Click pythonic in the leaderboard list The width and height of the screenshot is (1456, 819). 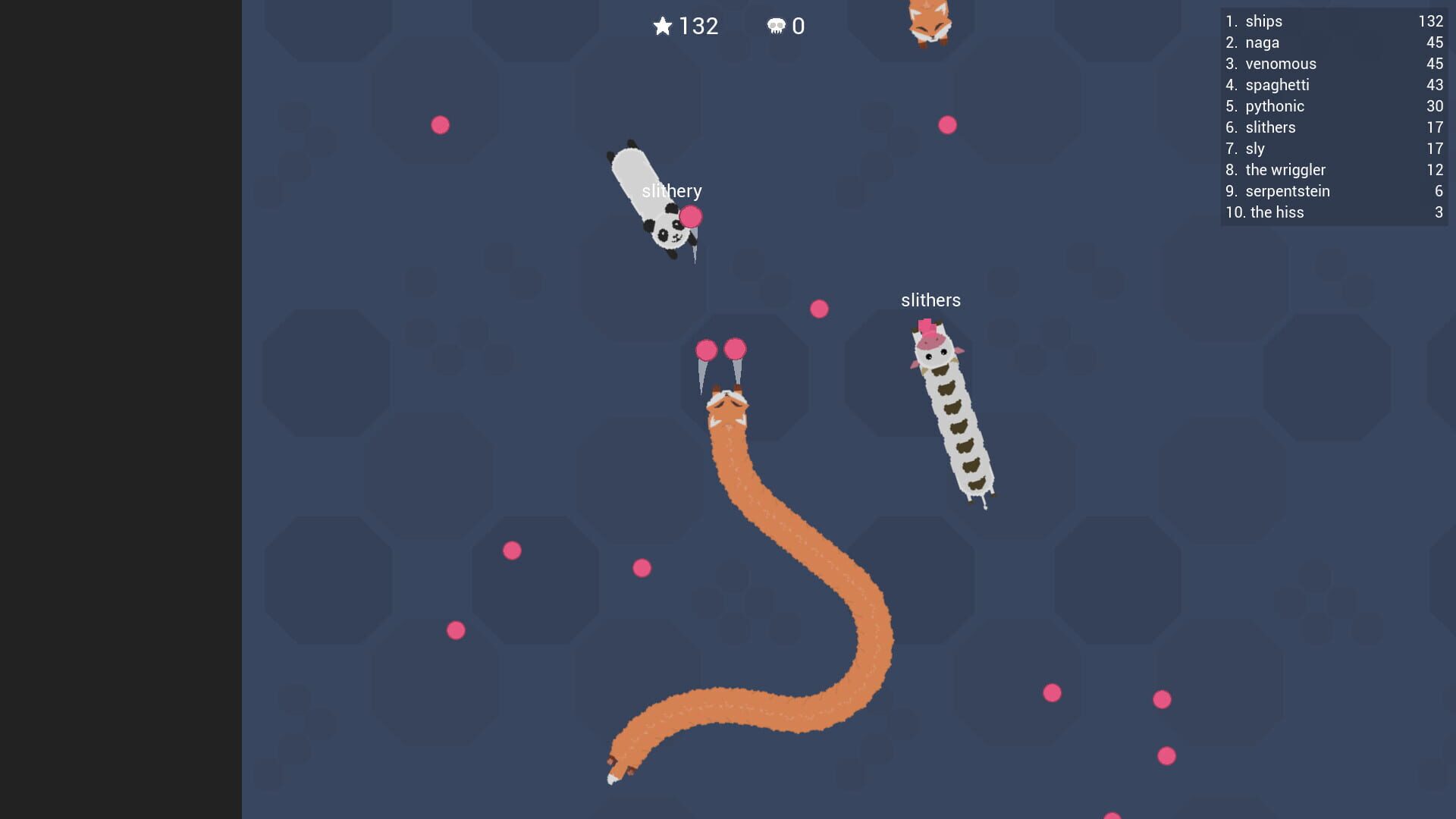coord(1275,106)
